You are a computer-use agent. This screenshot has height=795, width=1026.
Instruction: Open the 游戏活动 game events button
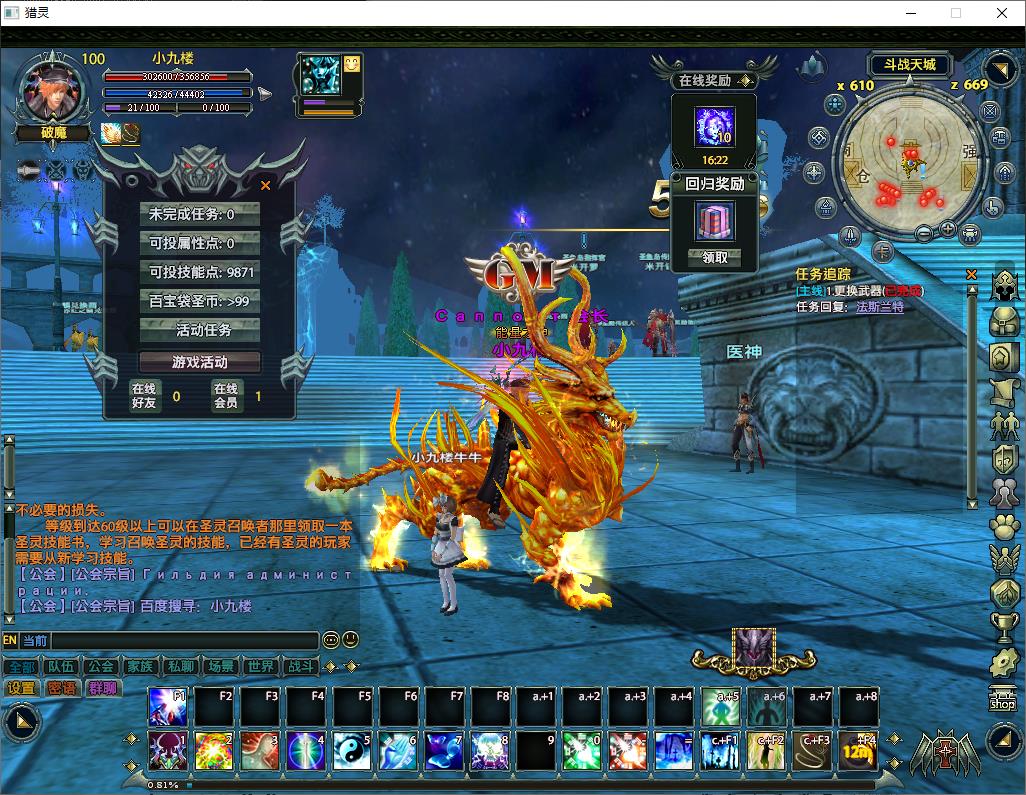click(x=200, y=362)
